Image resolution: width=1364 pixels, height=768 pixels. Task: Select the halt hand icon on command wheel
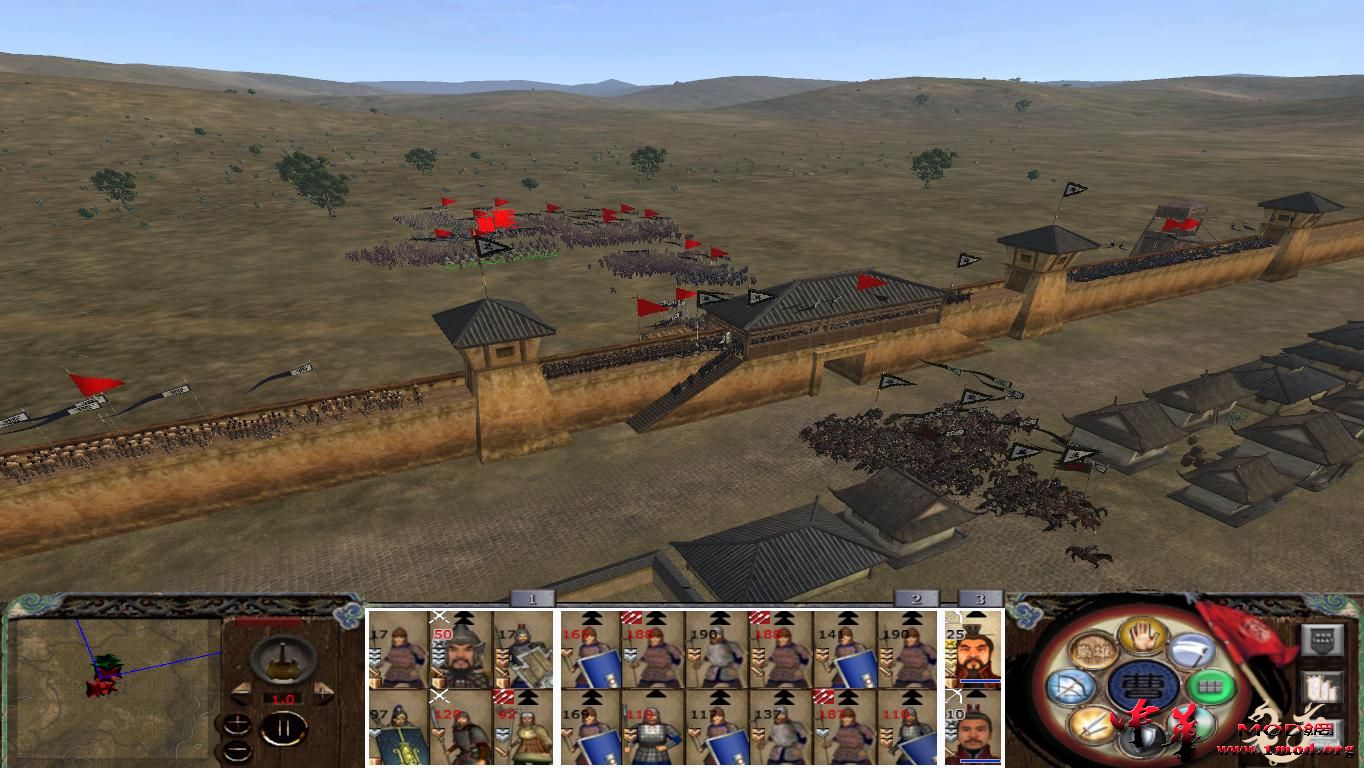click(1144, 638)
